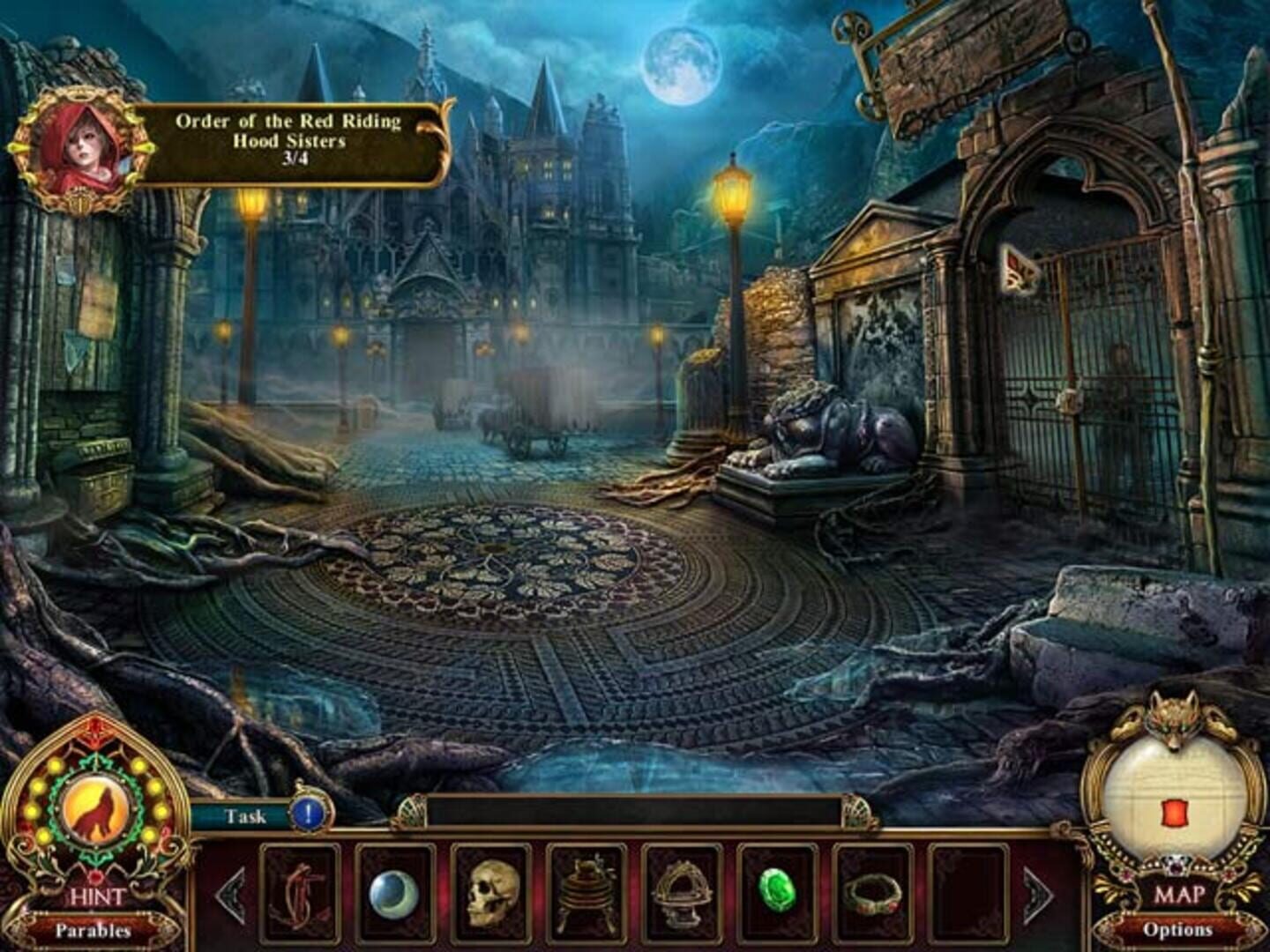Open the MAP

click(x=1179, y=893)
